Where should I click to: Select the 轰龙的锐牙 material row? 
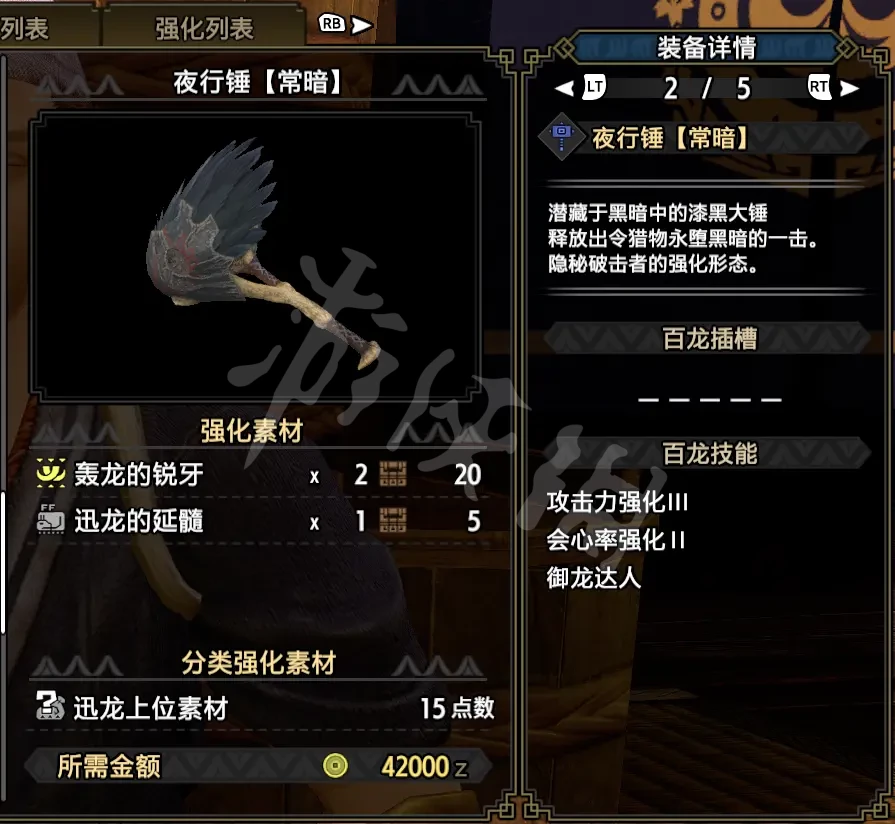click(x=260, y=474)
